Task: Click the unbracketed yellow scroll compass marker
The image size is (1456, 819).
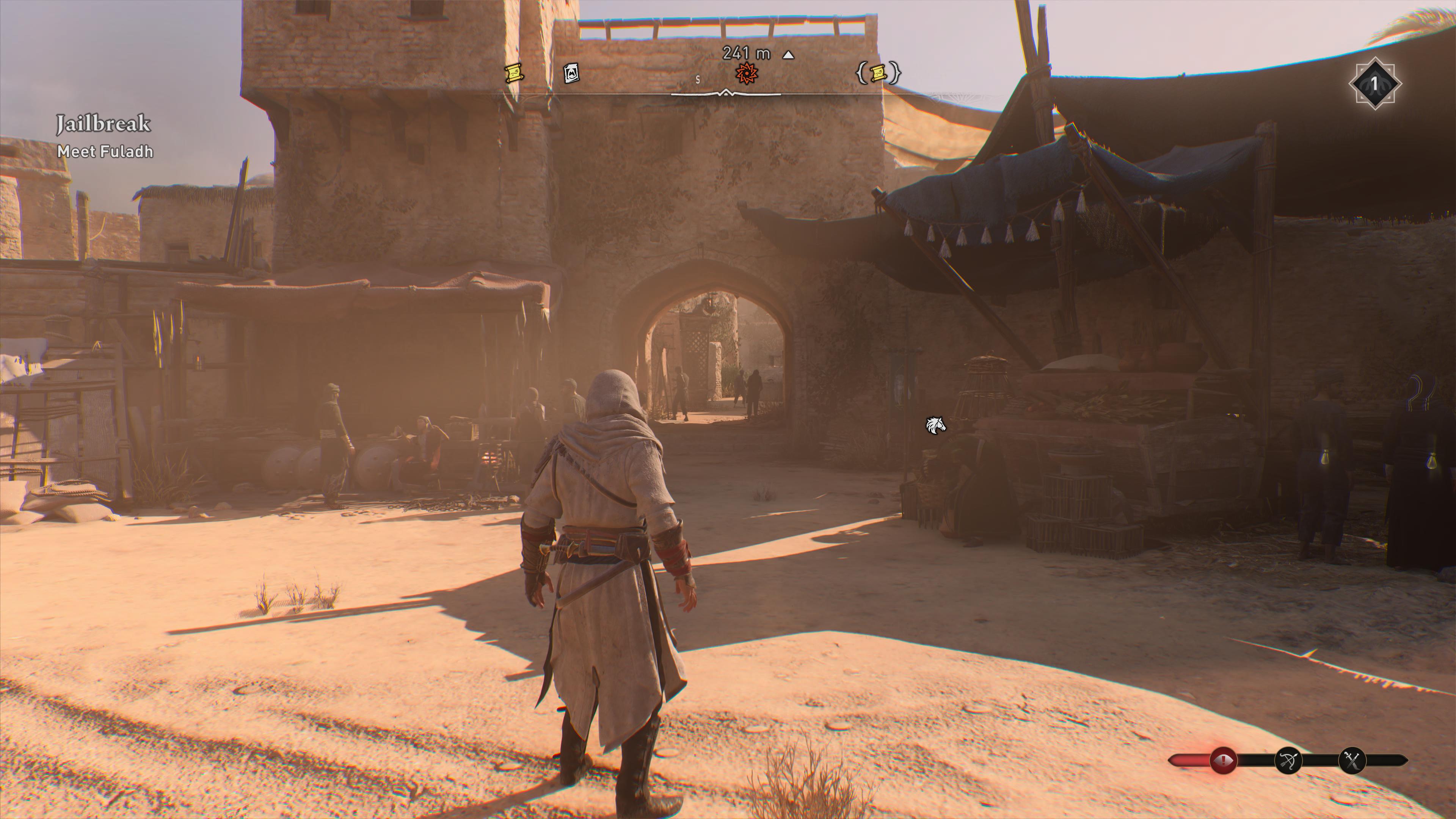Action: tap(514, 73)
